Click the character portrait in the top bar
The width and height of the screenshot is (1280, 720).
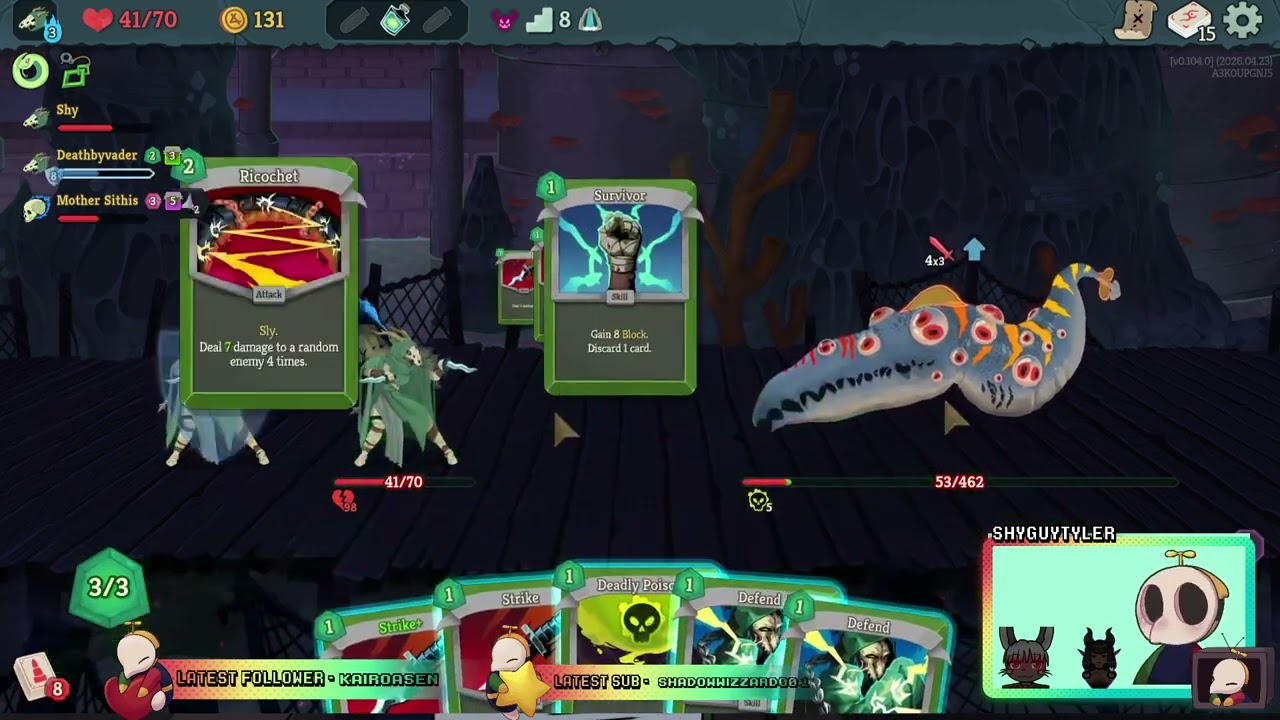(36, 20)
